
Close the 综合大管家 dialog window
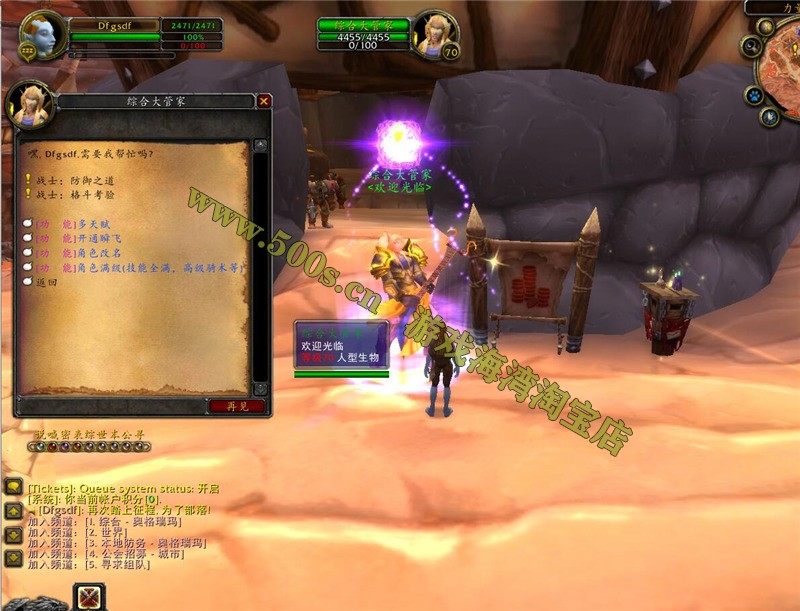click(x=264, y=101)
